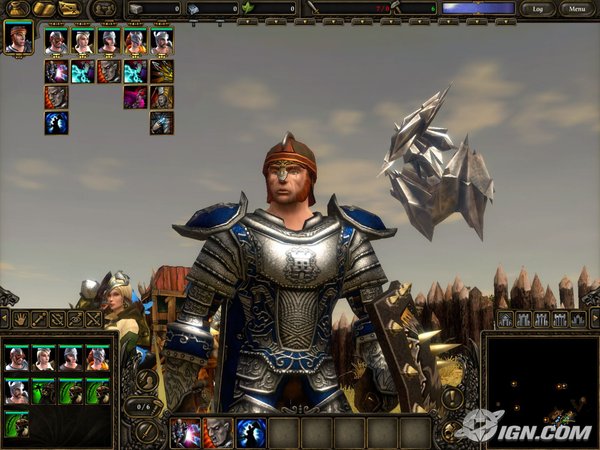Open the Log panel

point(539,9)
